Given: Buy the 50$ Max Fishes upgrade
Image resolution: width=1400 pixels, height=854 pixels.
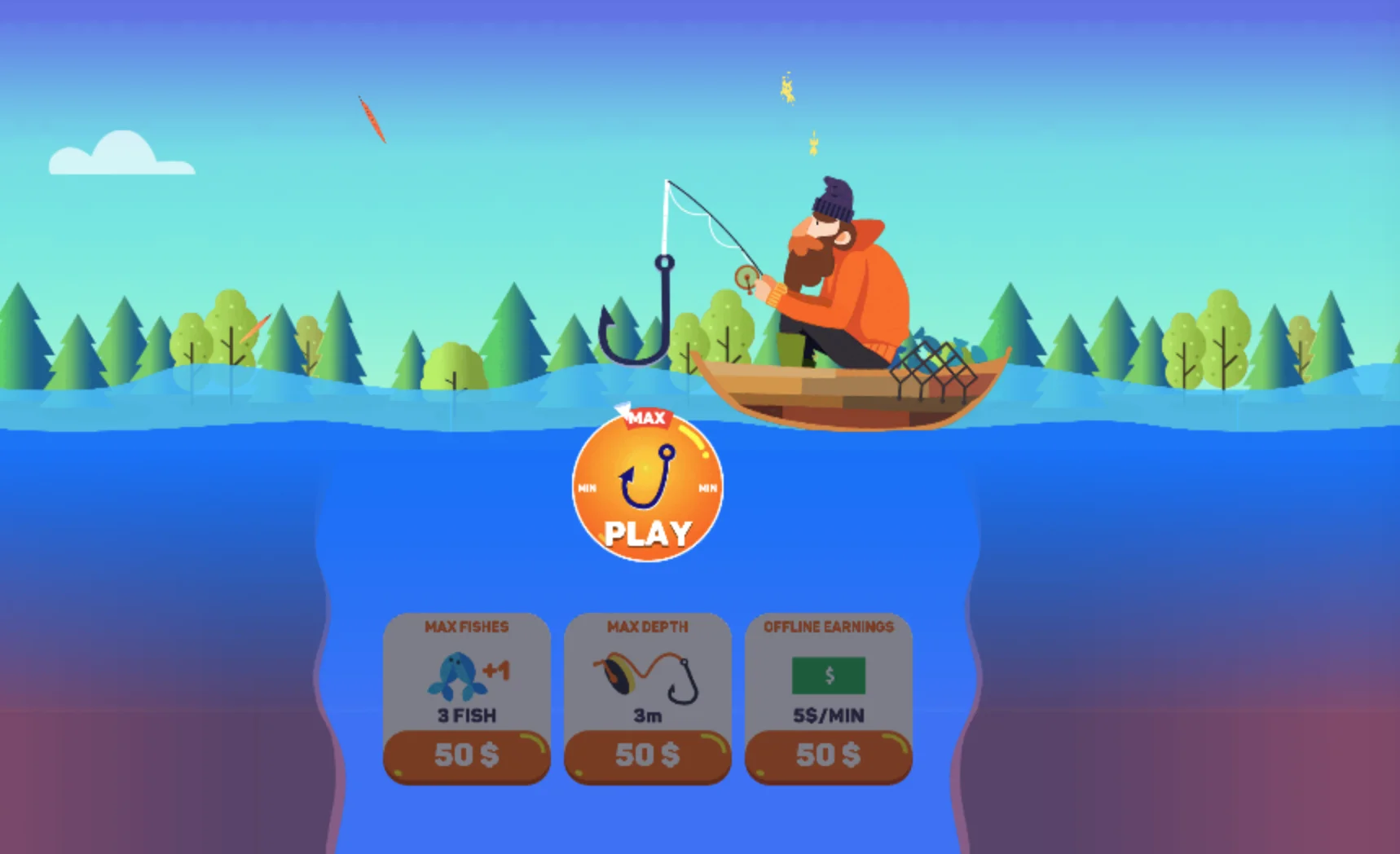Looking at the screenshot, I should 465,755.
